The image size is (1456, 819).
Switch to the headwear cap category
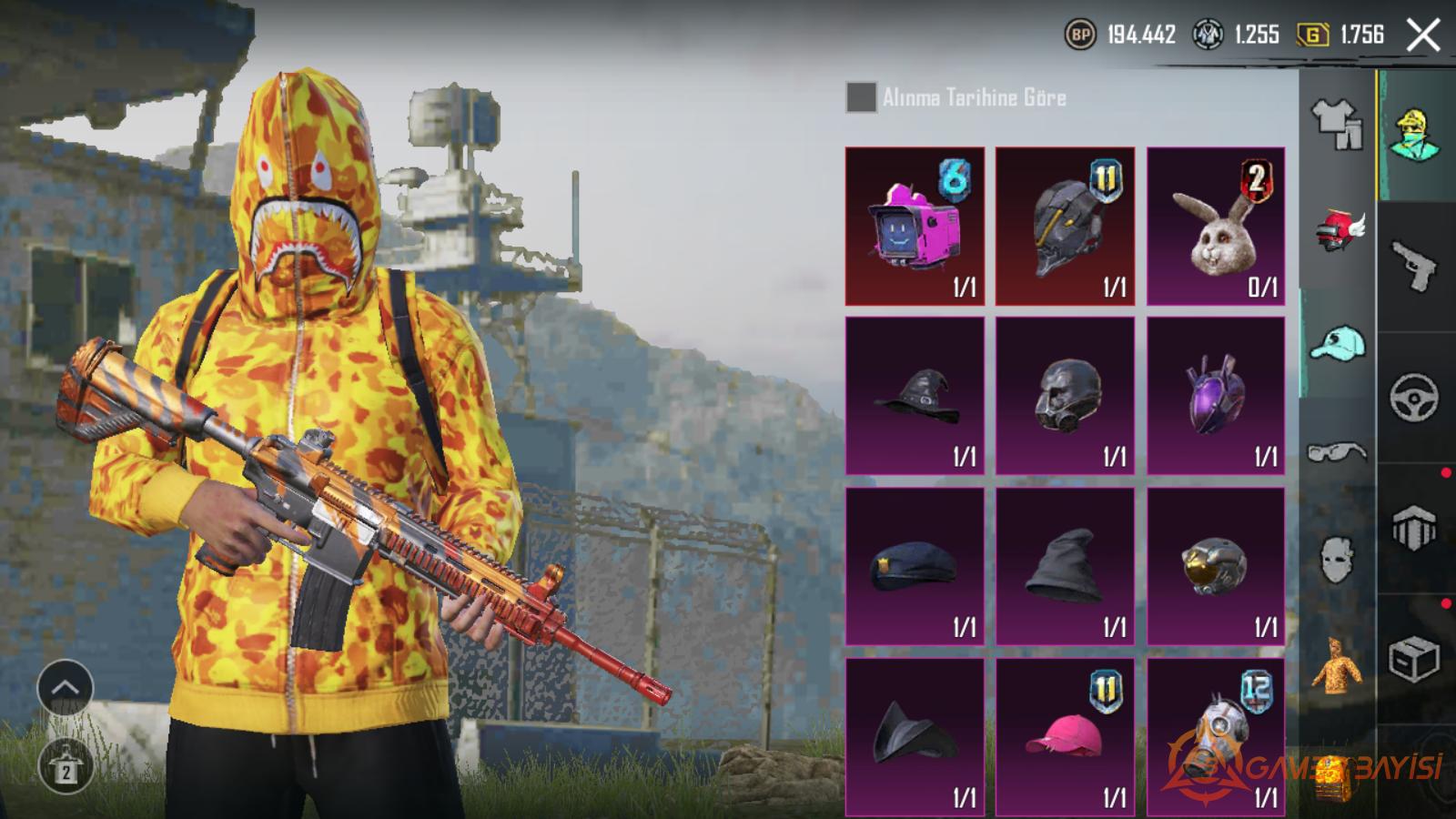pos(1337,344)
